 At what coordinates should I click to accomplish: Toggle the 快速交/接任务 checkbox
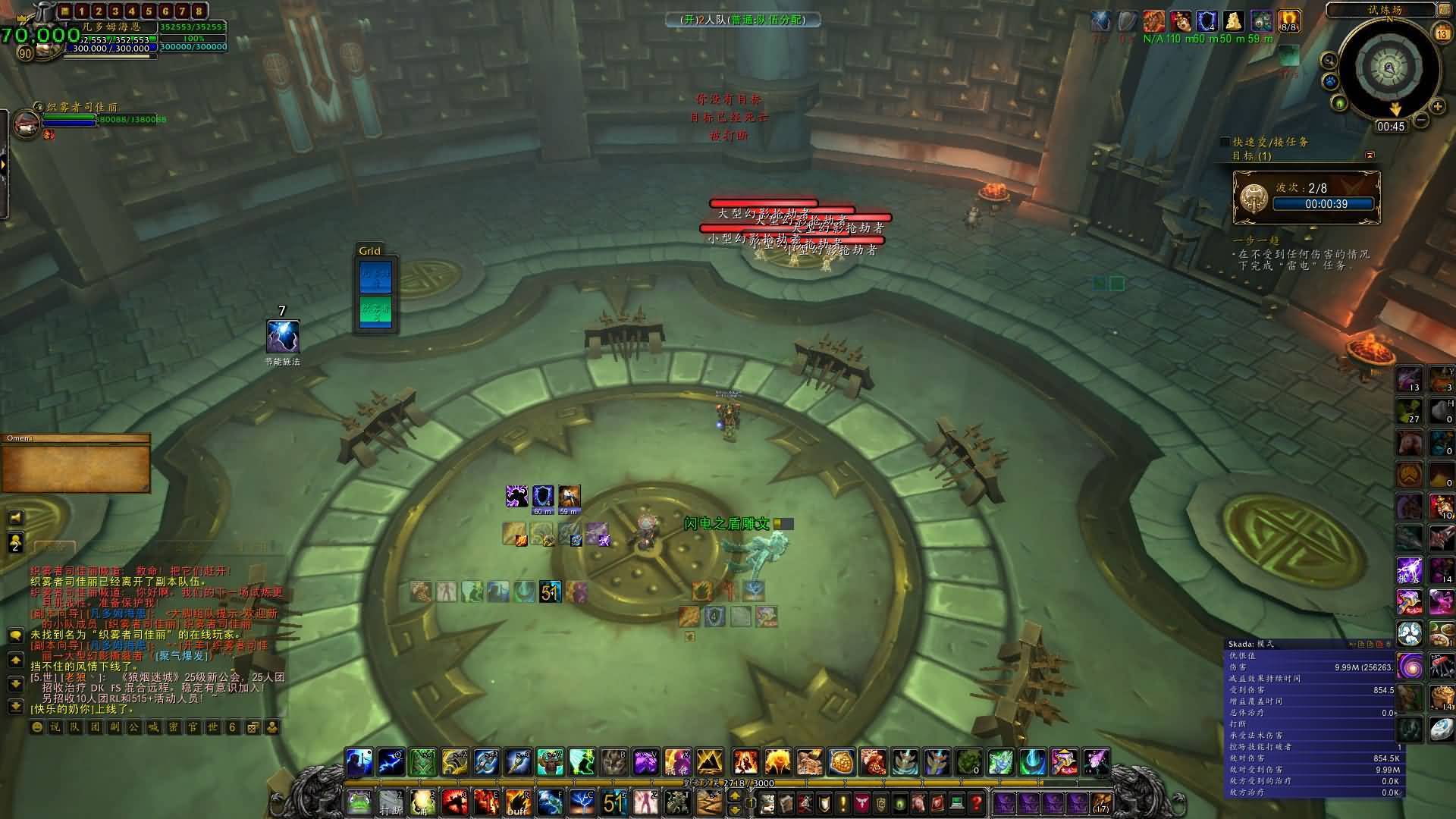pyautogui.click(x=1225, y=142)
